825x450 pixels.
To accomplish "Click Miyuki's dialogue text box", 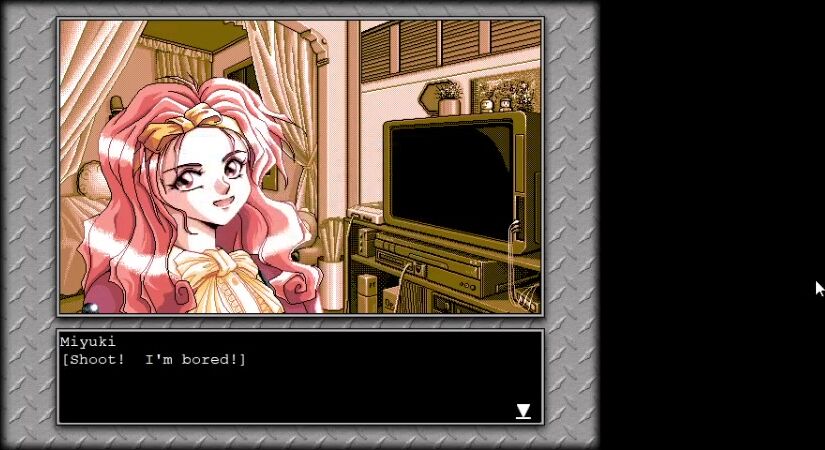I will click(x=300, y=377).
